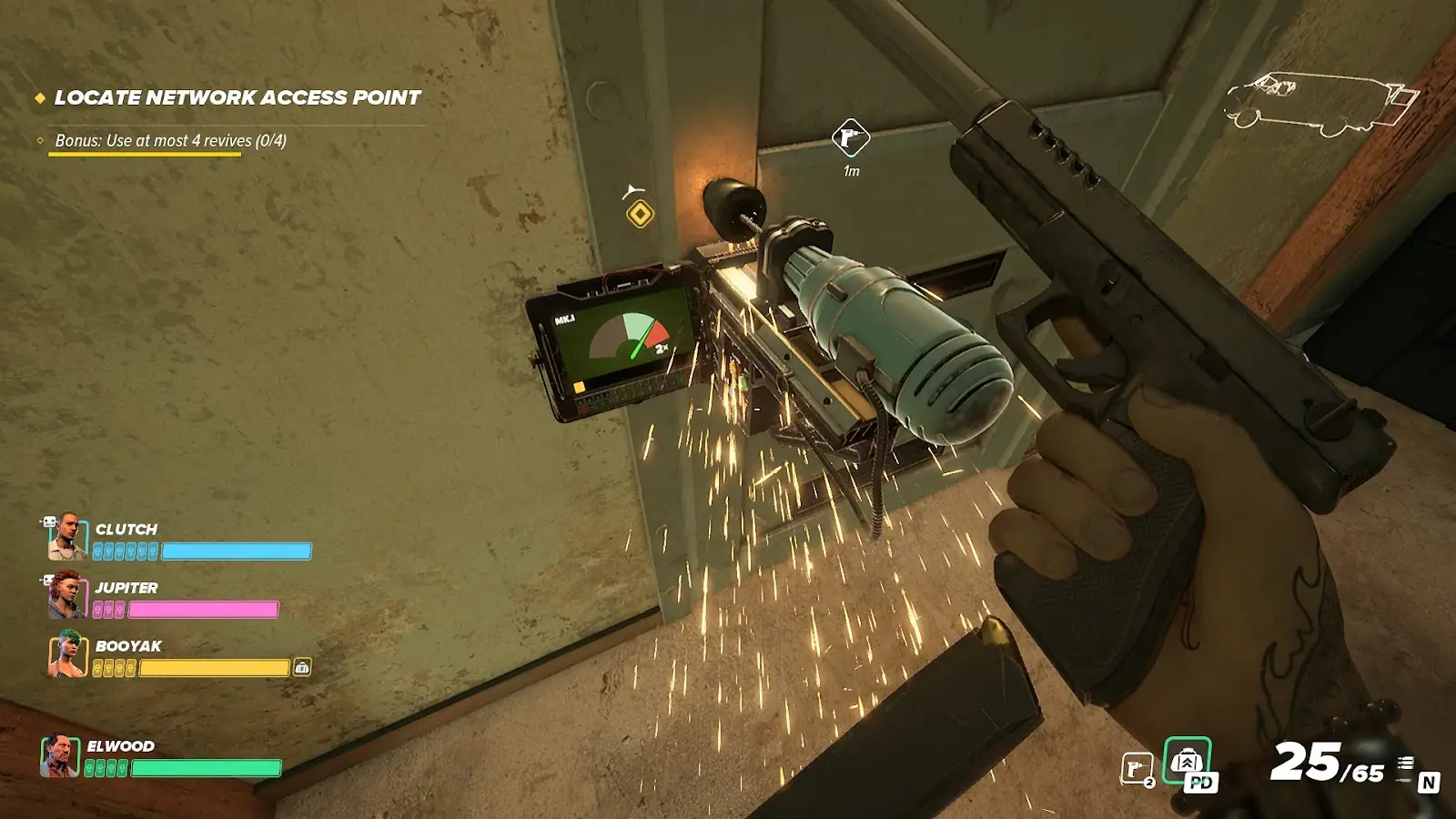Select the escape van outline icon

click(1320, 104)
